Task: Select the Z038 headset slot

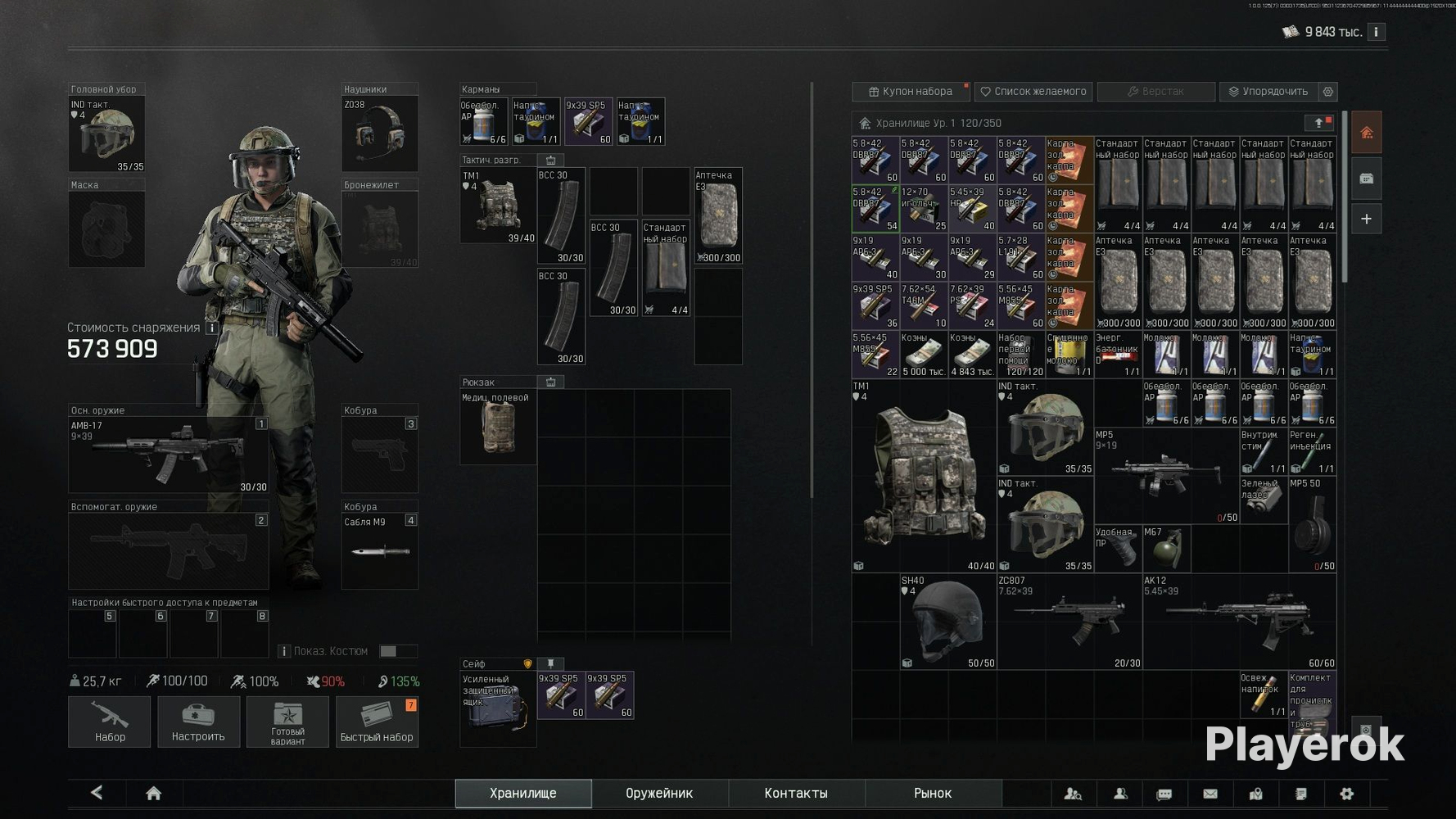Action: click(x=380, y=134)
